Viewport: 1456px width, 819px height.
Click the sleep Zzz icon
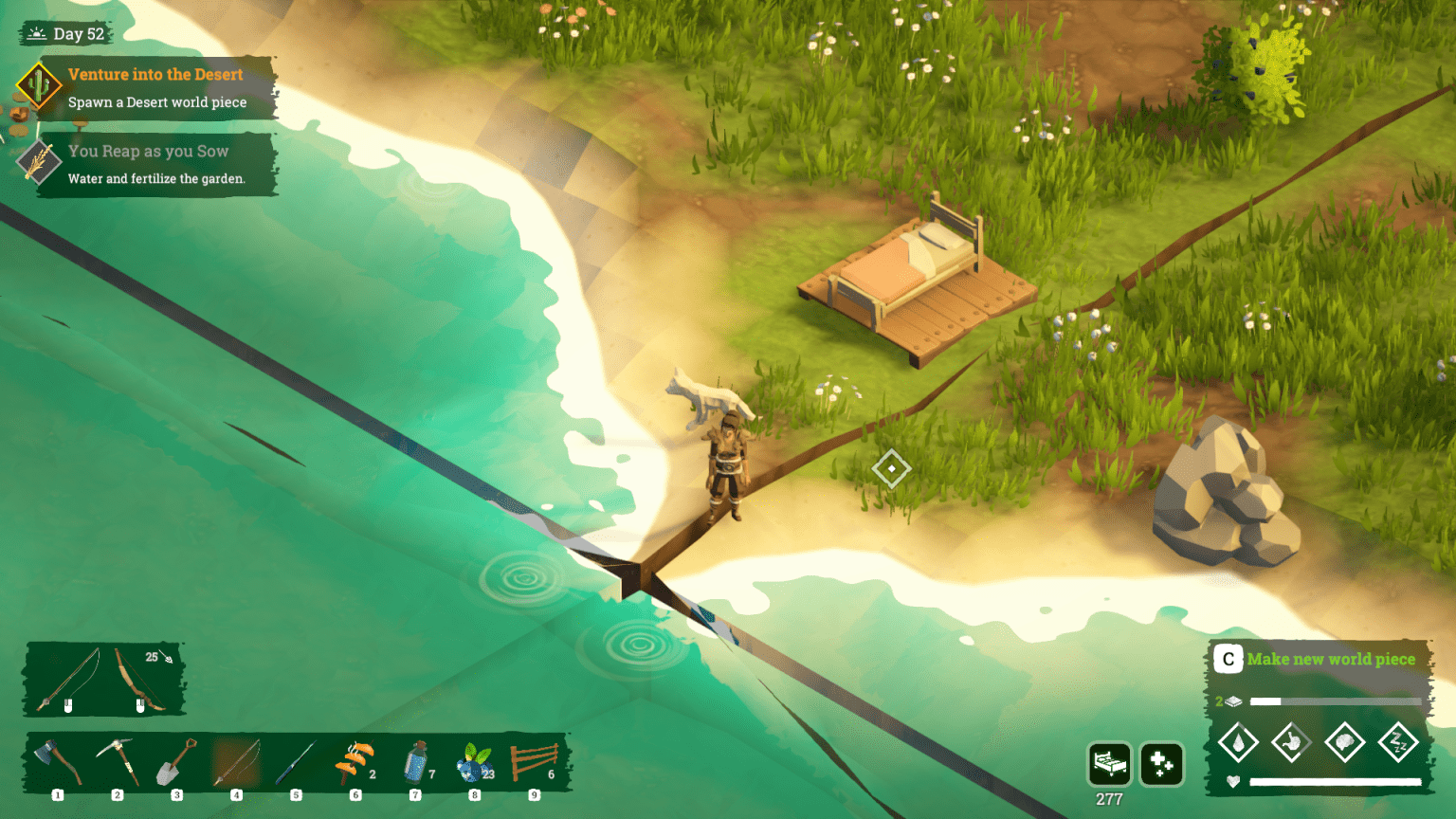1397,742
